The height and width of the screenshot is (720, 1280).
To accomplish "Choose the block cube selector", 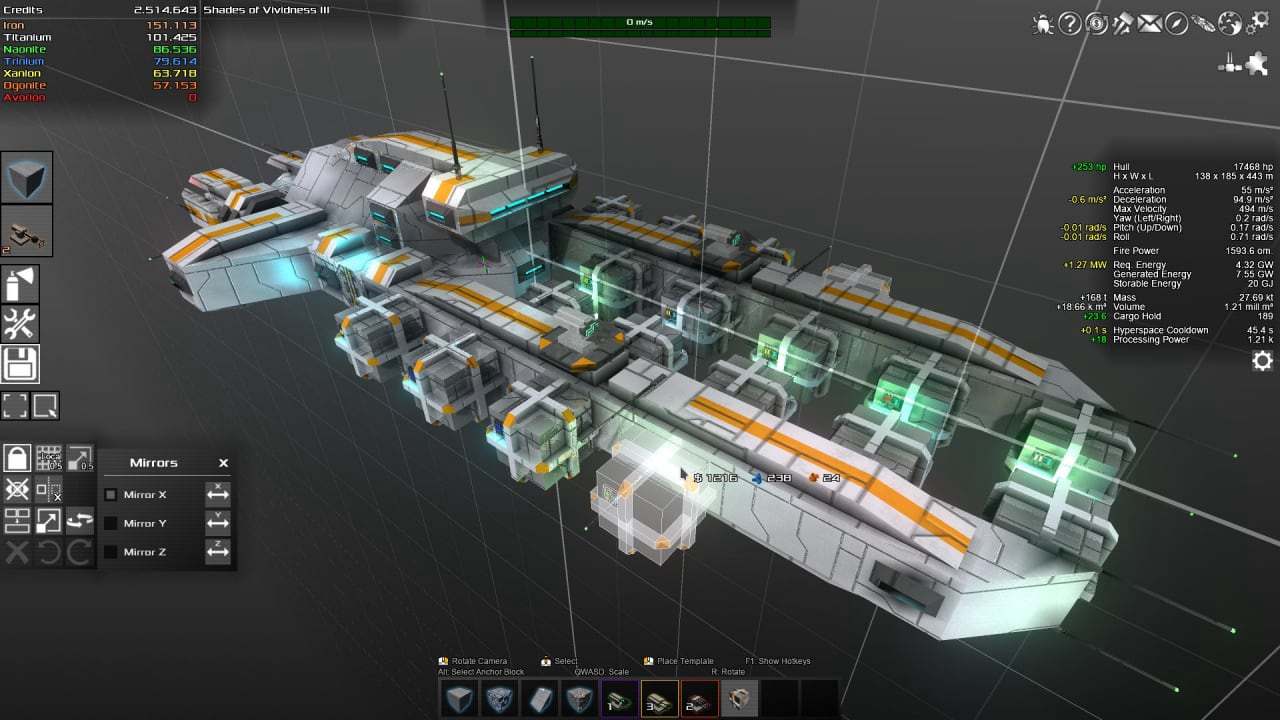I will [26, 178].
